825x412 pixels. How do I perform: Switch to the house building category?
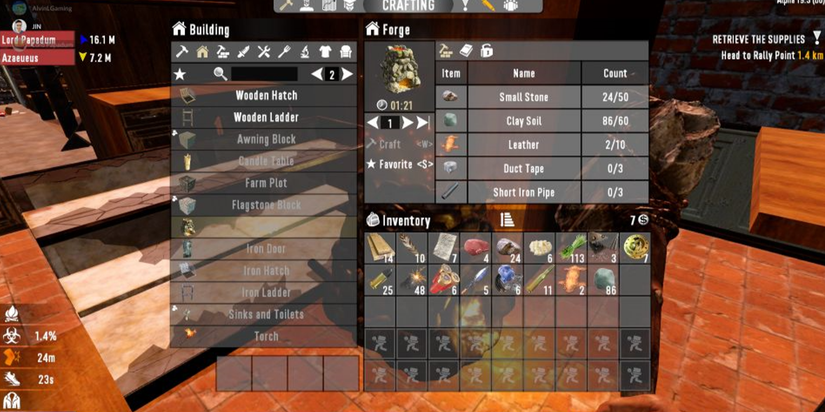[x=202, y=52]
